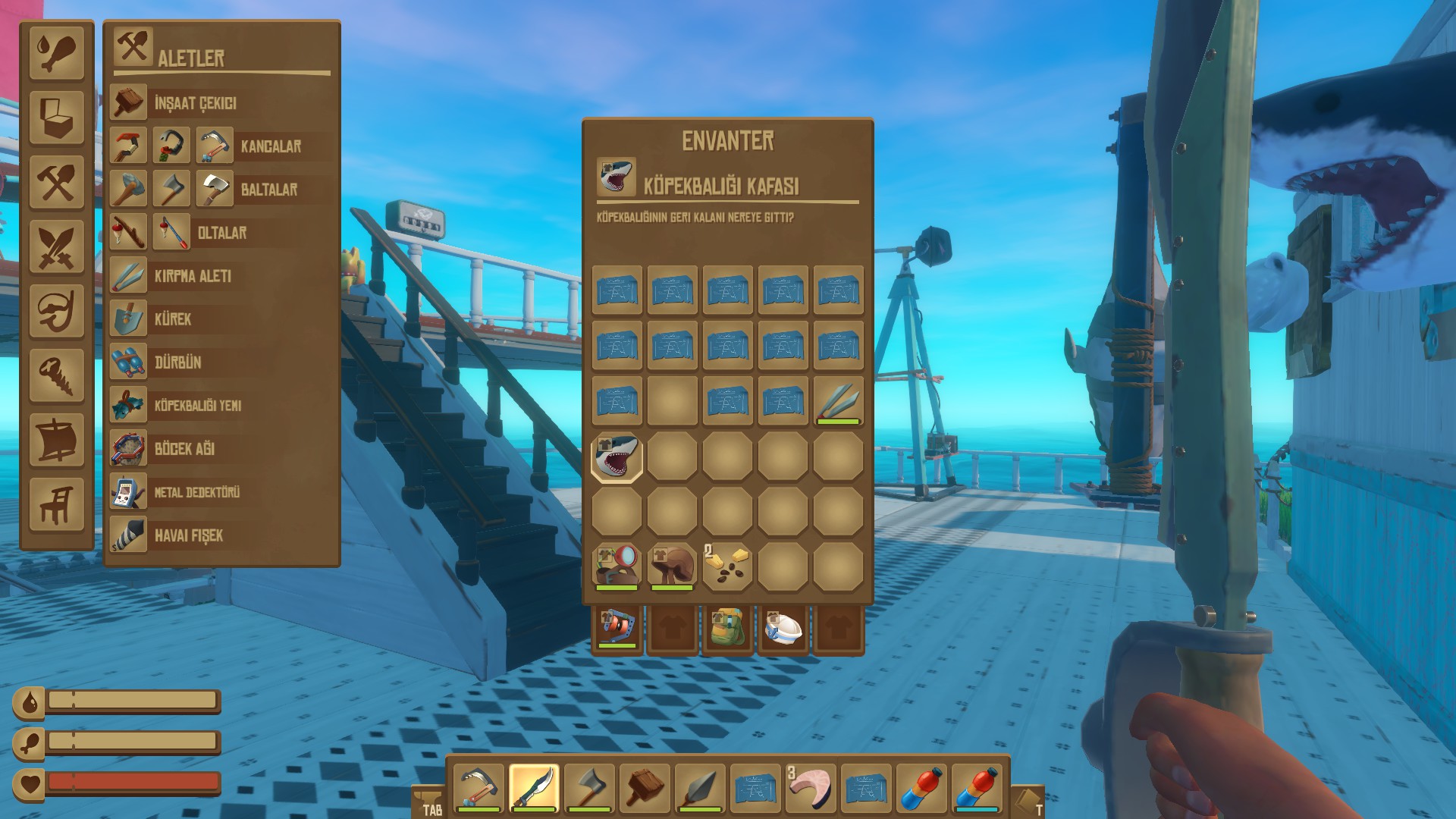1456x819 pixels.
Task: Select the gold nuggets stack of two
Action: pyautogui.click(x=727, y=566)
